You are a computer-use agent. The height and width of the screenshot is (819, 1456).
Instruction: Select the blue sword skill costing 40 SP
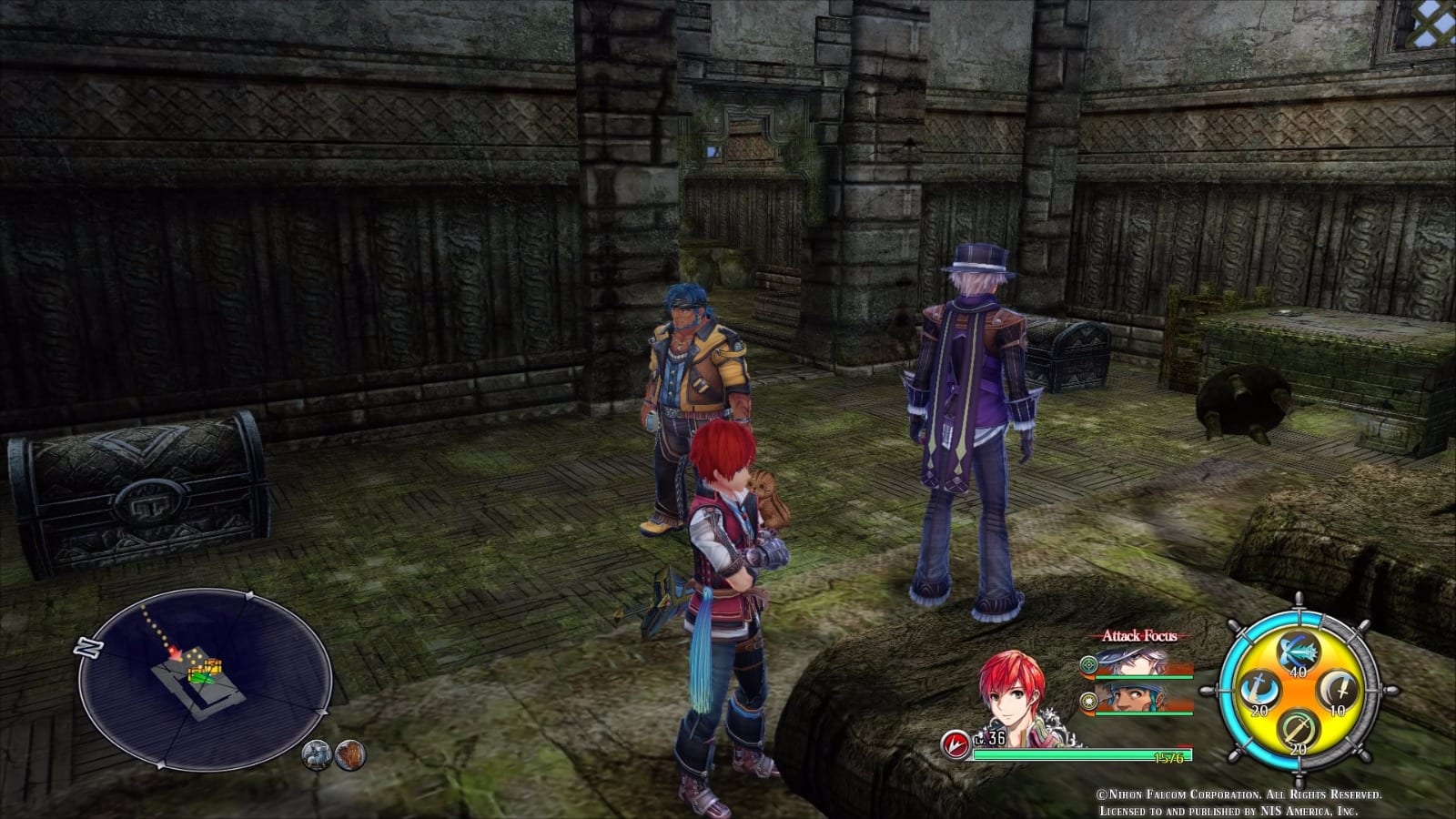1296,650
